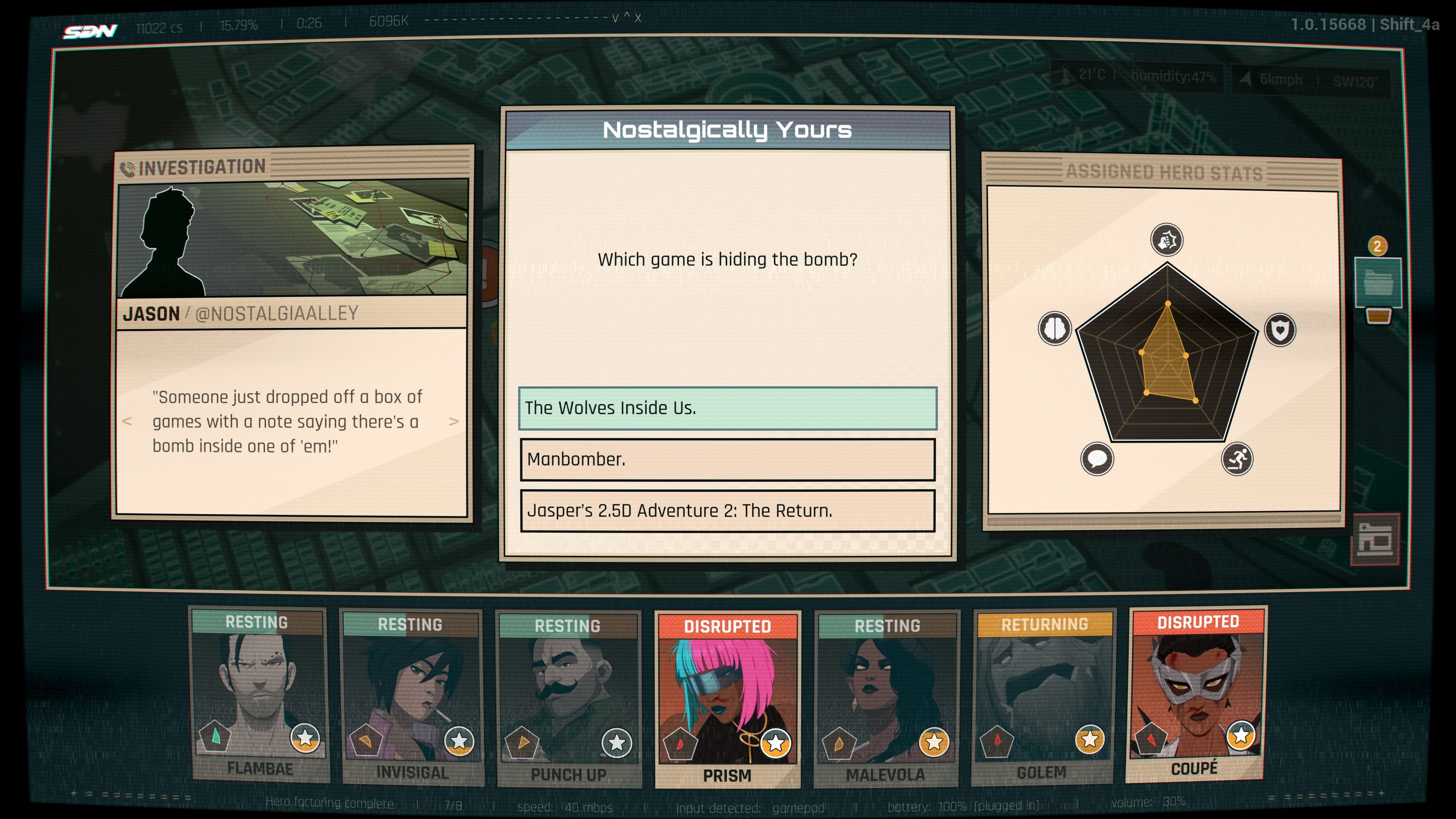Pick 'Jasper's 2.5D Adventure 2: The Return.'
The width and height of the screenshot is (1456, 819).
[x=728, y=510]
